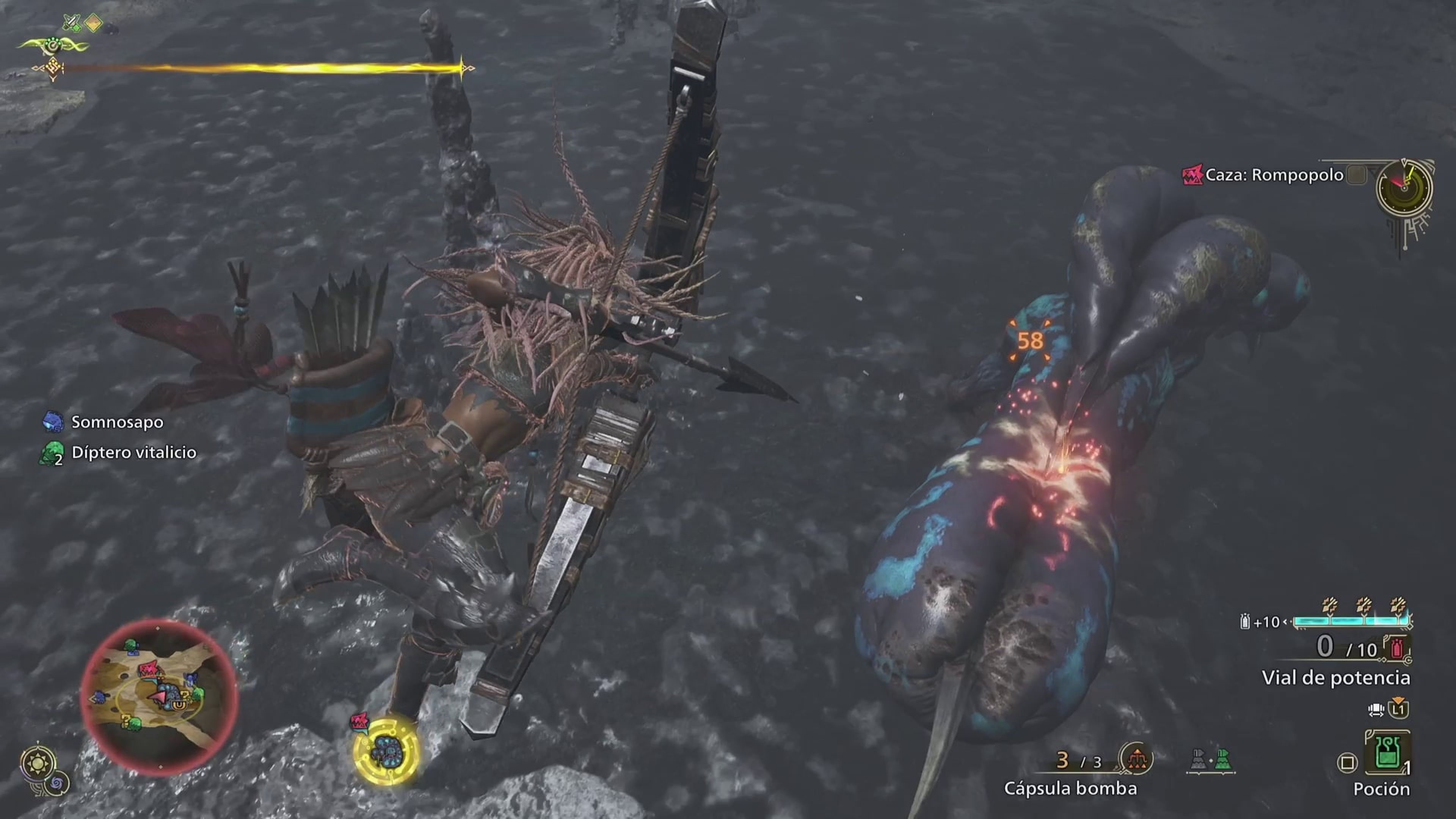Click the red monster icon beside Caza: Rompopolo
Viewport: 1456px width, 819px height.
[1193, 176]
